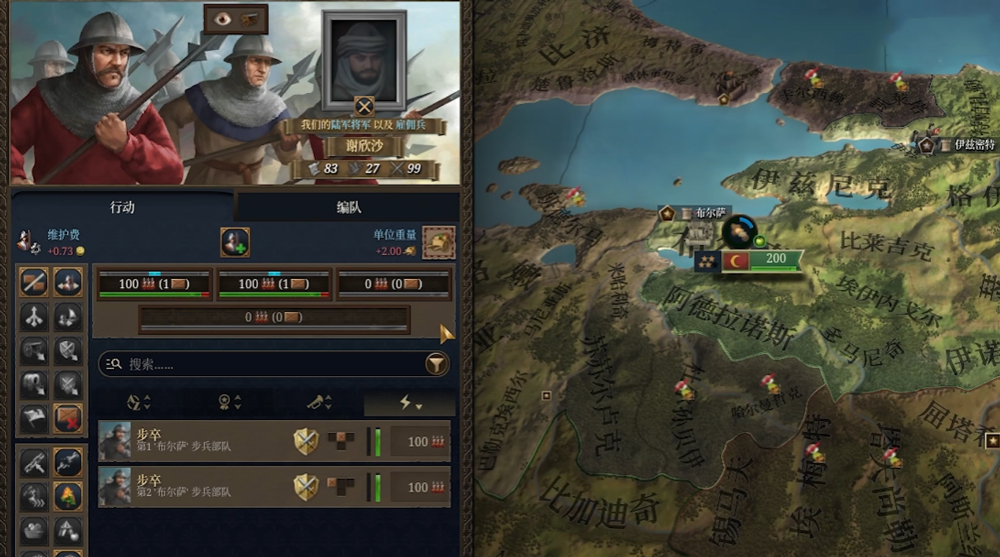Viewport: 1000px width, 557px height.
Task: Sort units by the trumpet column
Action: (320, 402)
